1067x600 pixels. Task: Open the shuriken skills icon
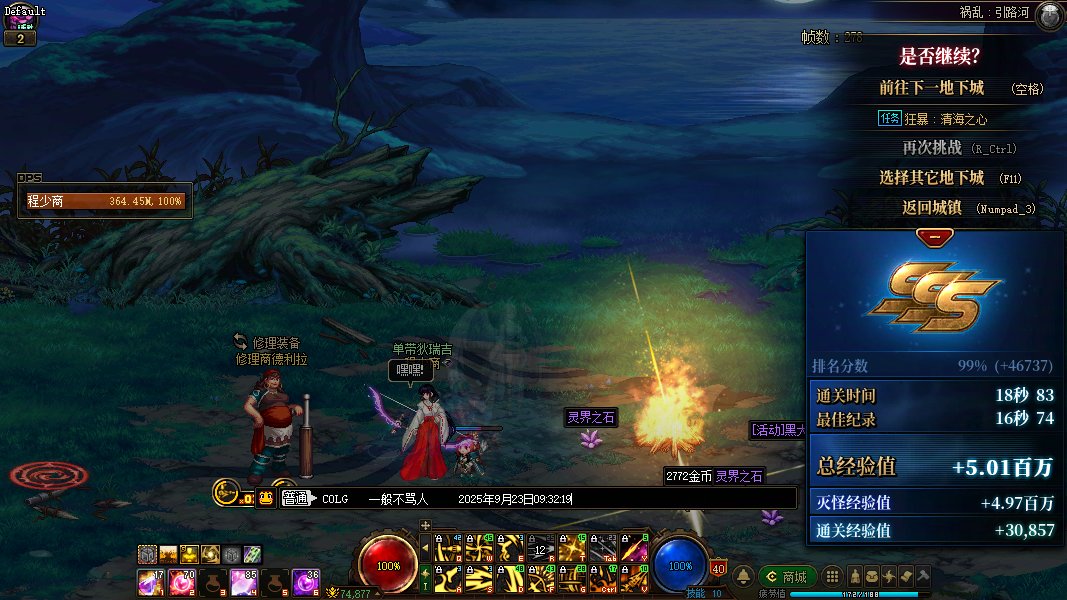(x=889, y=577)
